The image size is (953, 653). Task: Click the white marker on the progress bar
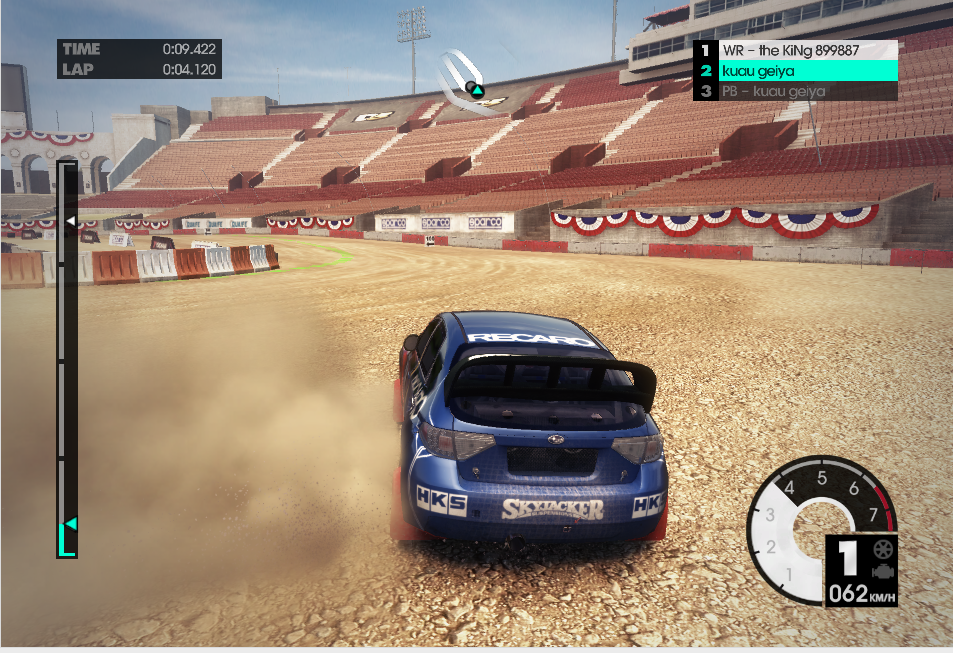tap(70, 219)
